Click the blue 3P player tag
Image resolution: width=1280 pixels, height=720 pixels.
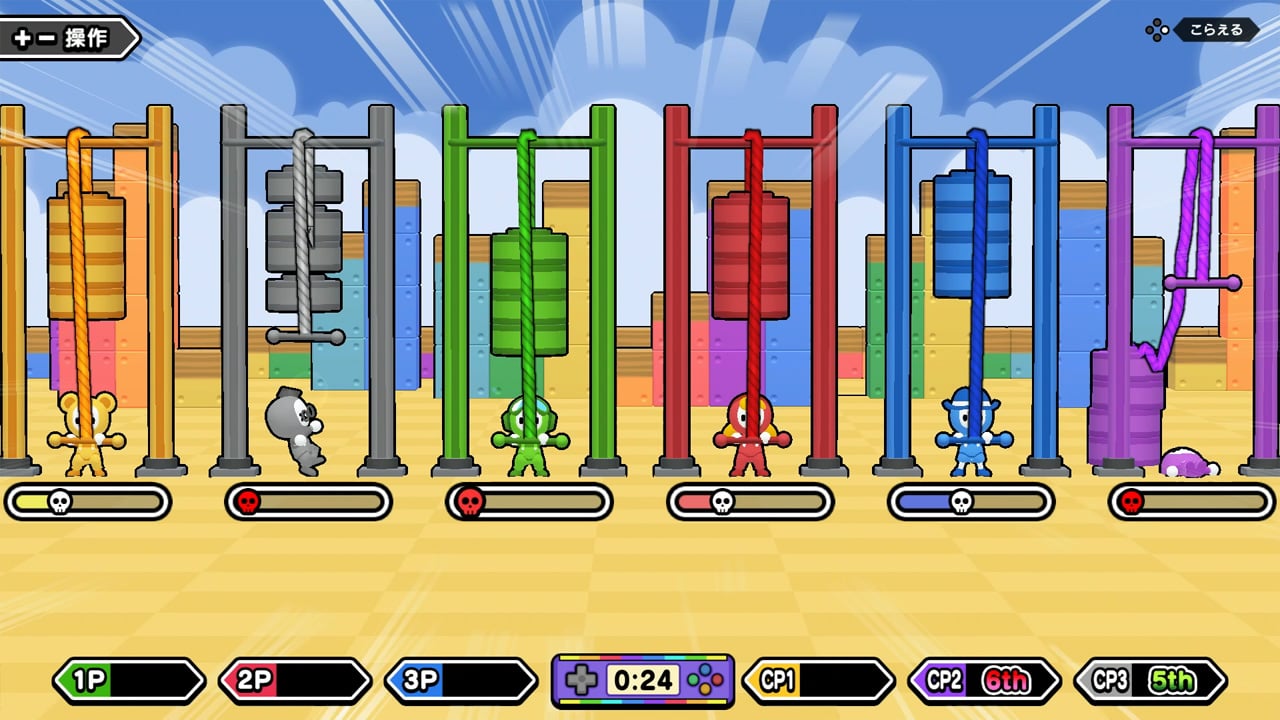click(460, 681)
